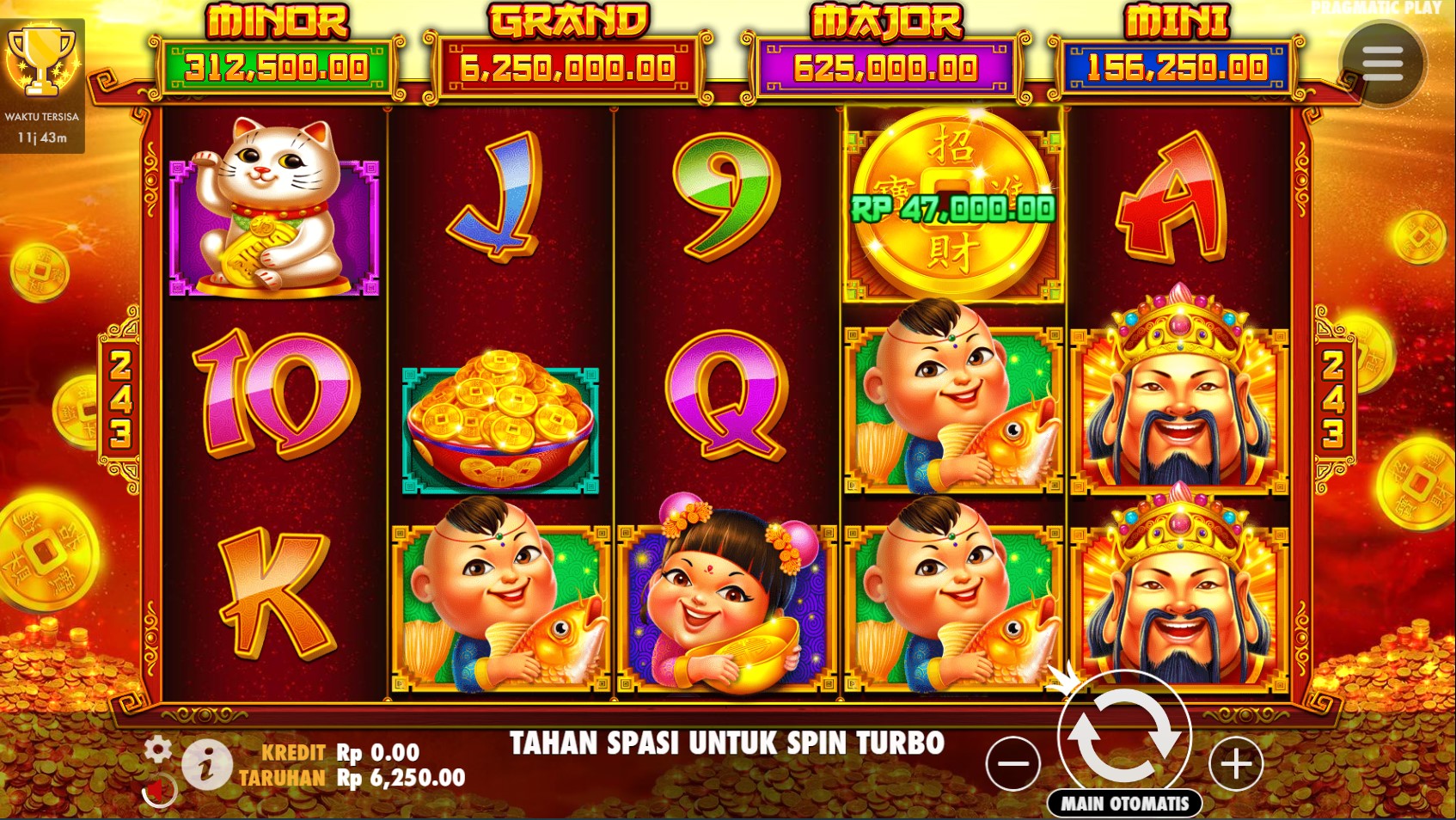This screenshot has height=820, width=1456.
Task: Open the hamburger menu
Action: (1382, 63)
